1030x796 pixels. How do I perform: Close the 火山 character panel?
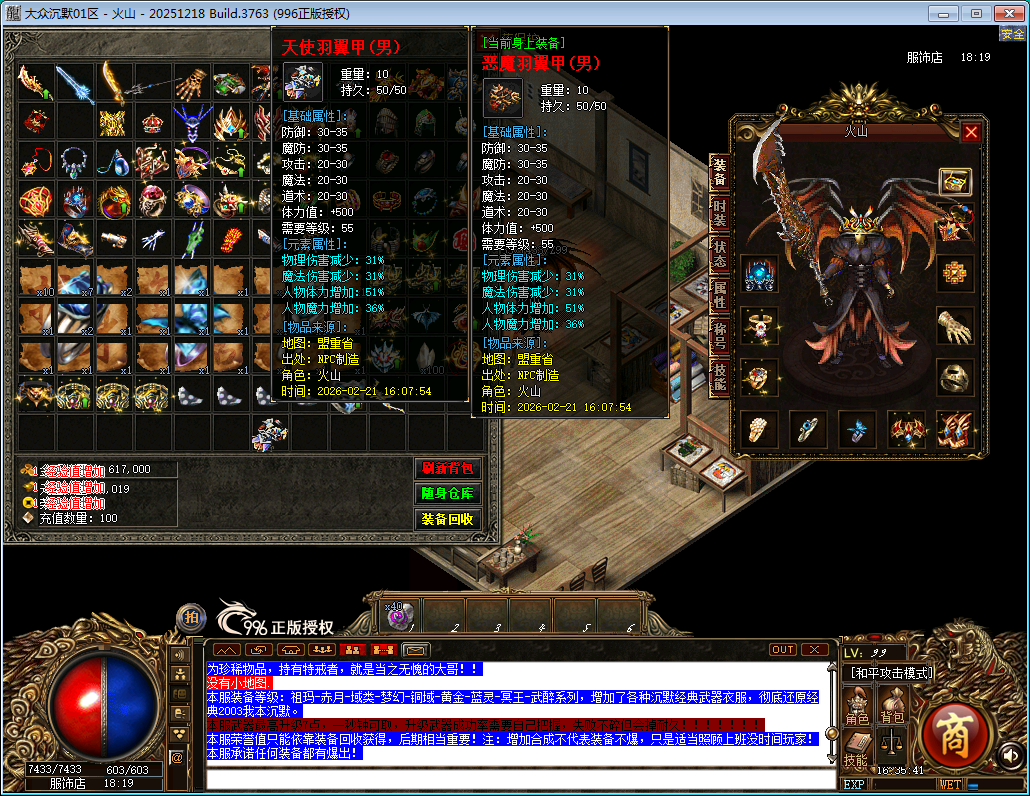971,132
